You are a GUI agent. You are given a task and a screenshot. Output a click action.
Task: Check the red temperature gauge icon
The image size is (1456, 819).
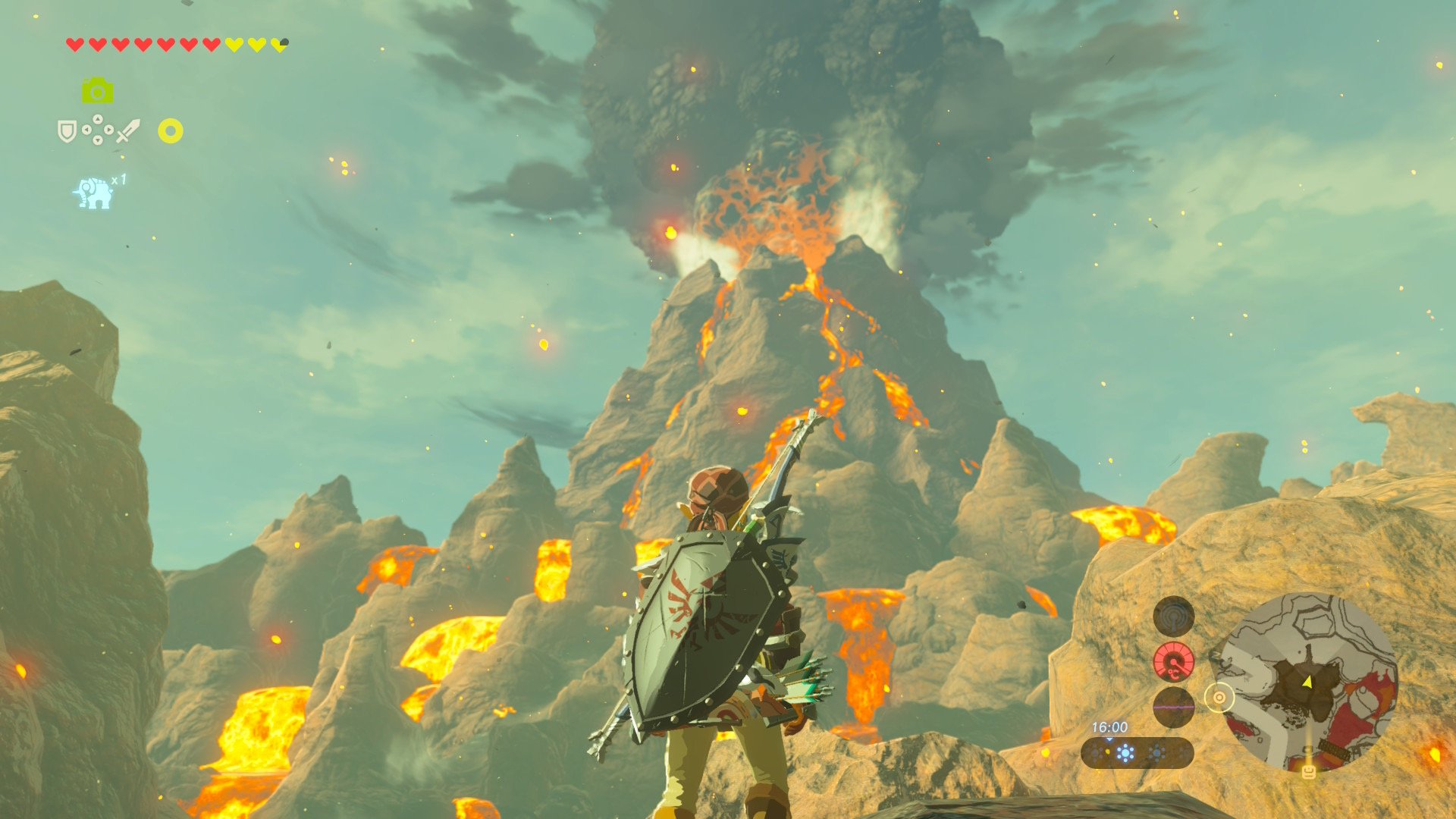pyautogui.click(x=1173, y=661)
